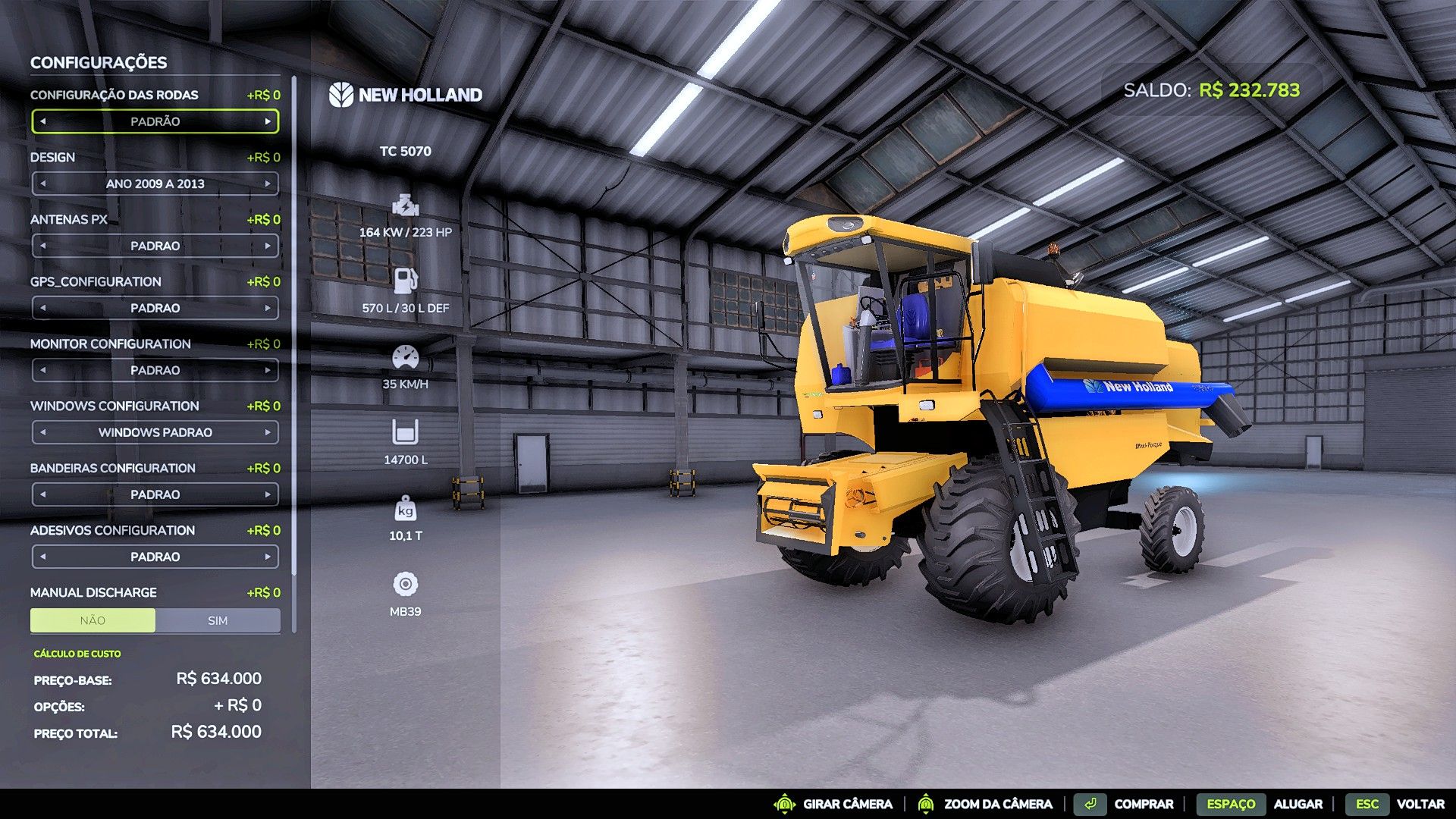Click the MB39 wheel icon

pyautogui.click(x=407, y=584)
